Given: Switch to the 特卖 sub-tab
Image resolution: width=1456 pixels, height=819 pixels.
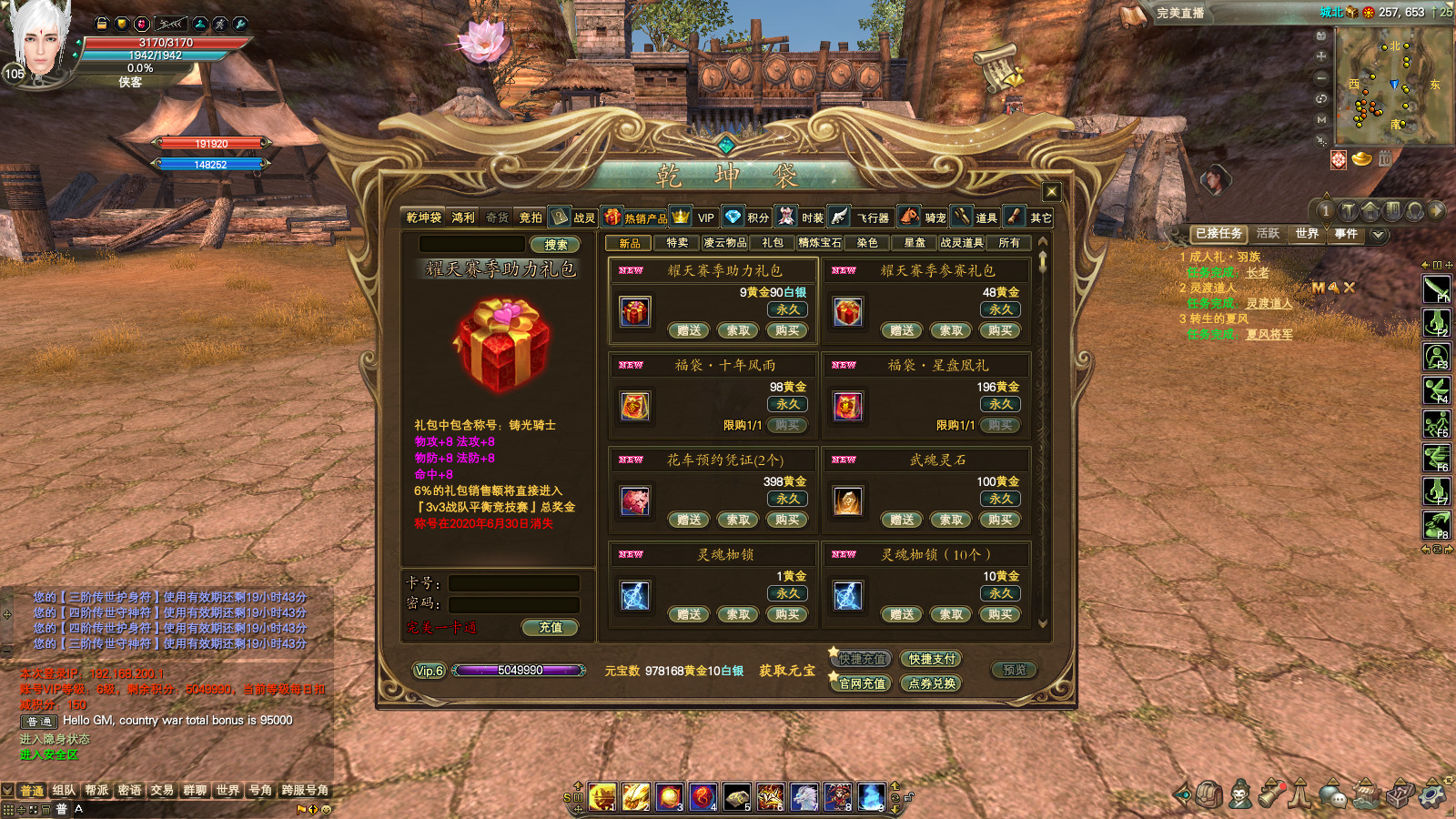Looking at the screenshot, I should [677, 243].
